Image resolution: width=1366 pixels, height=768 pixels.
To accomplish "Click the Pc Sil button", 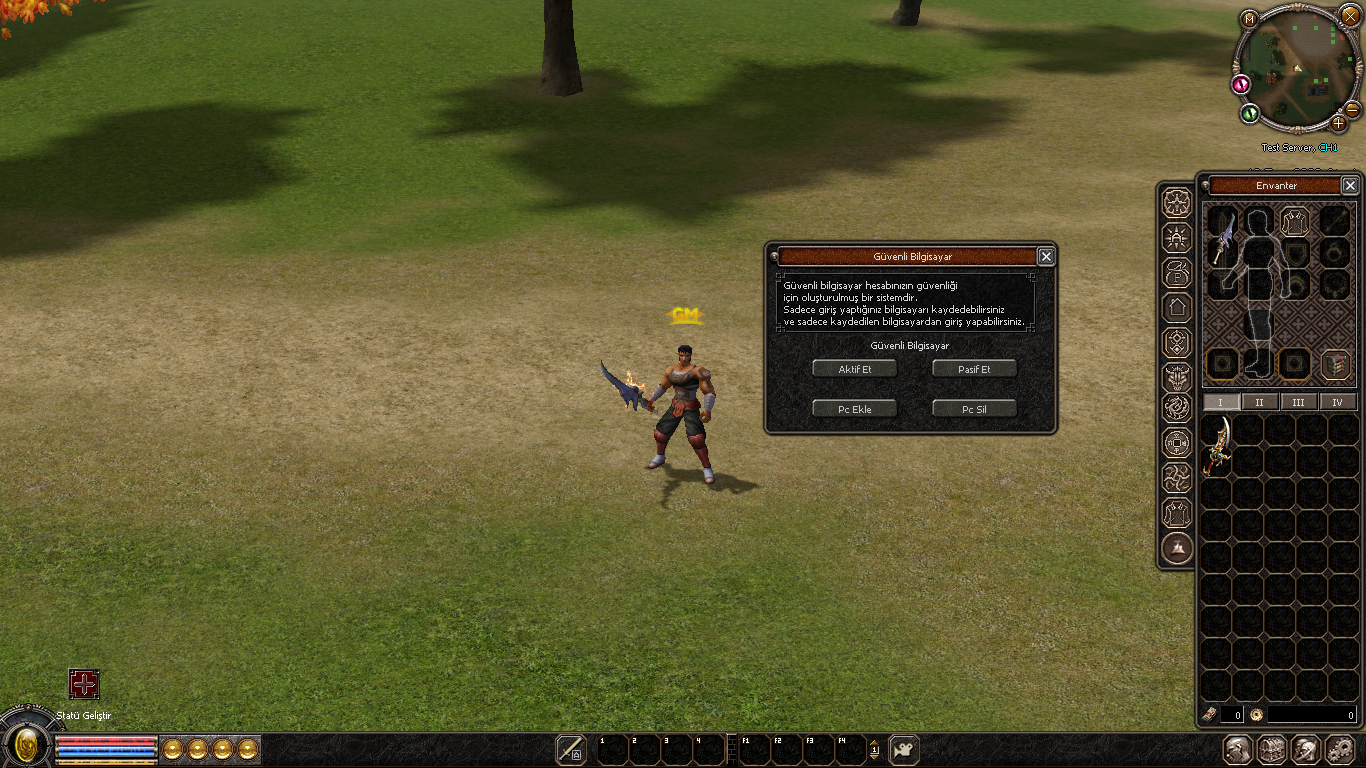I will click(974, 409).
